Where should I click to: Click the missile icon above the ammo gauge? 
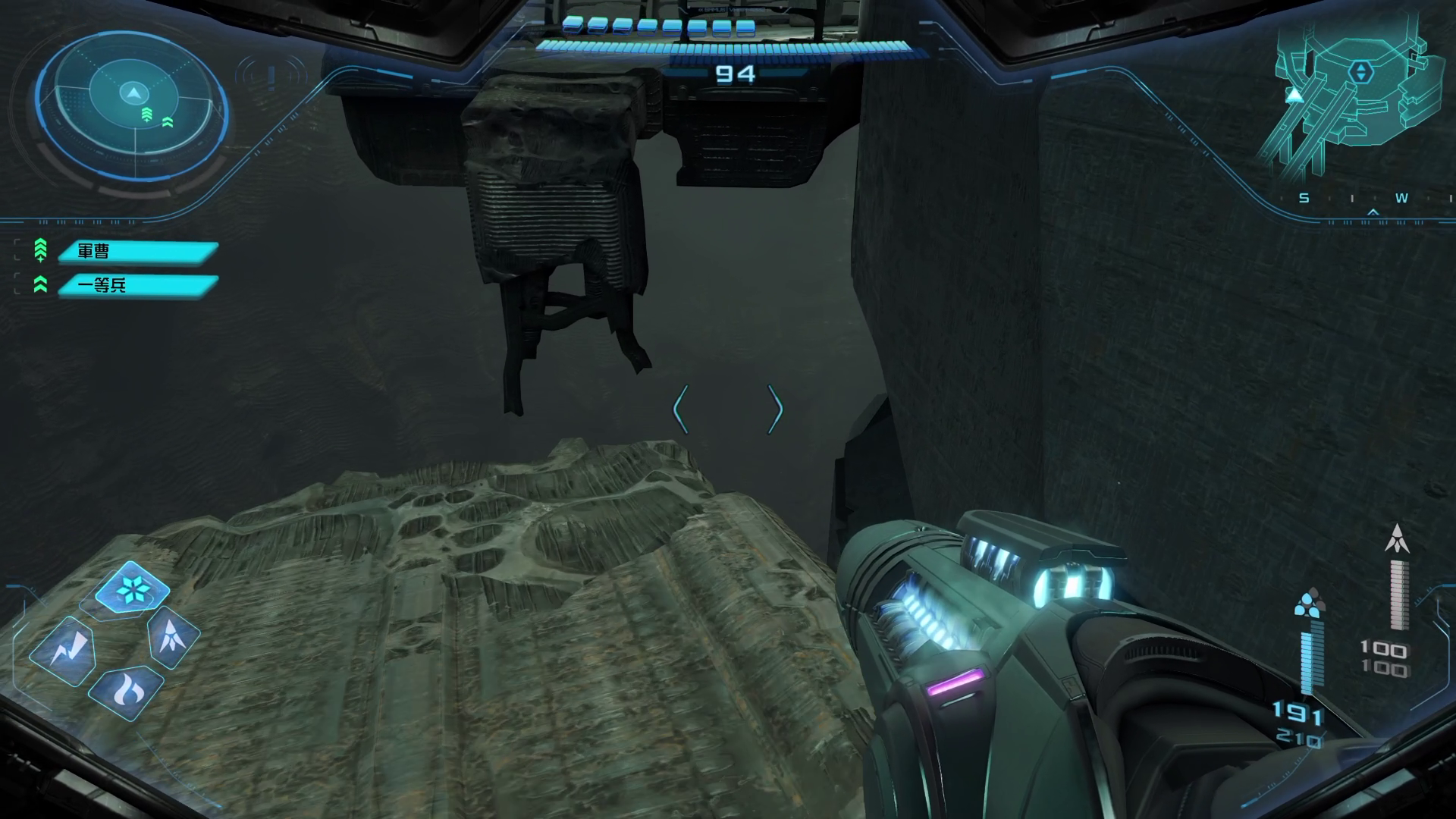[x=1397, y=538]
